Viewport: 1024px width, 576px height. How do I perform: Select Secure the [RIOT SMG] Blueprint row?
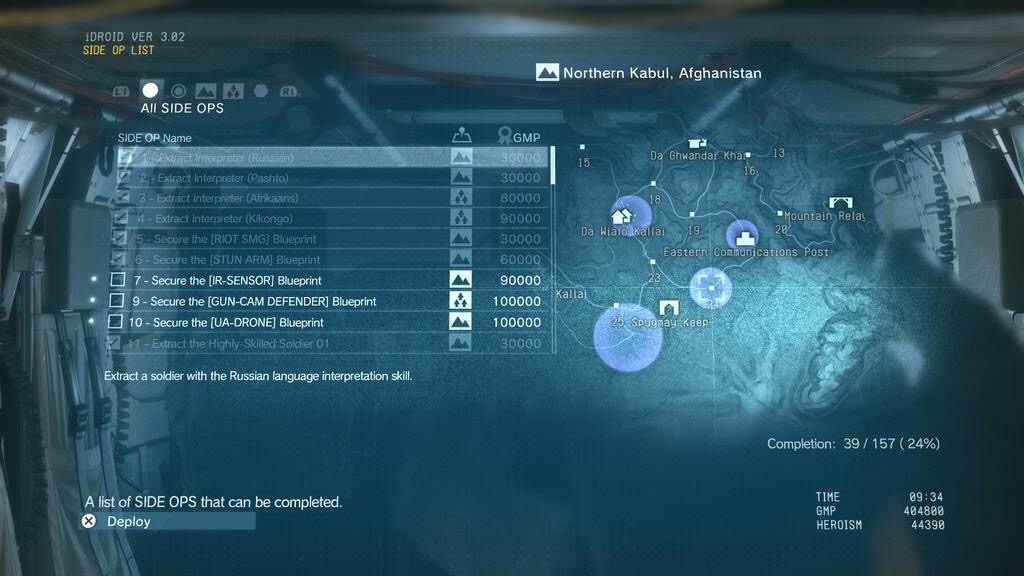point(330,239)
